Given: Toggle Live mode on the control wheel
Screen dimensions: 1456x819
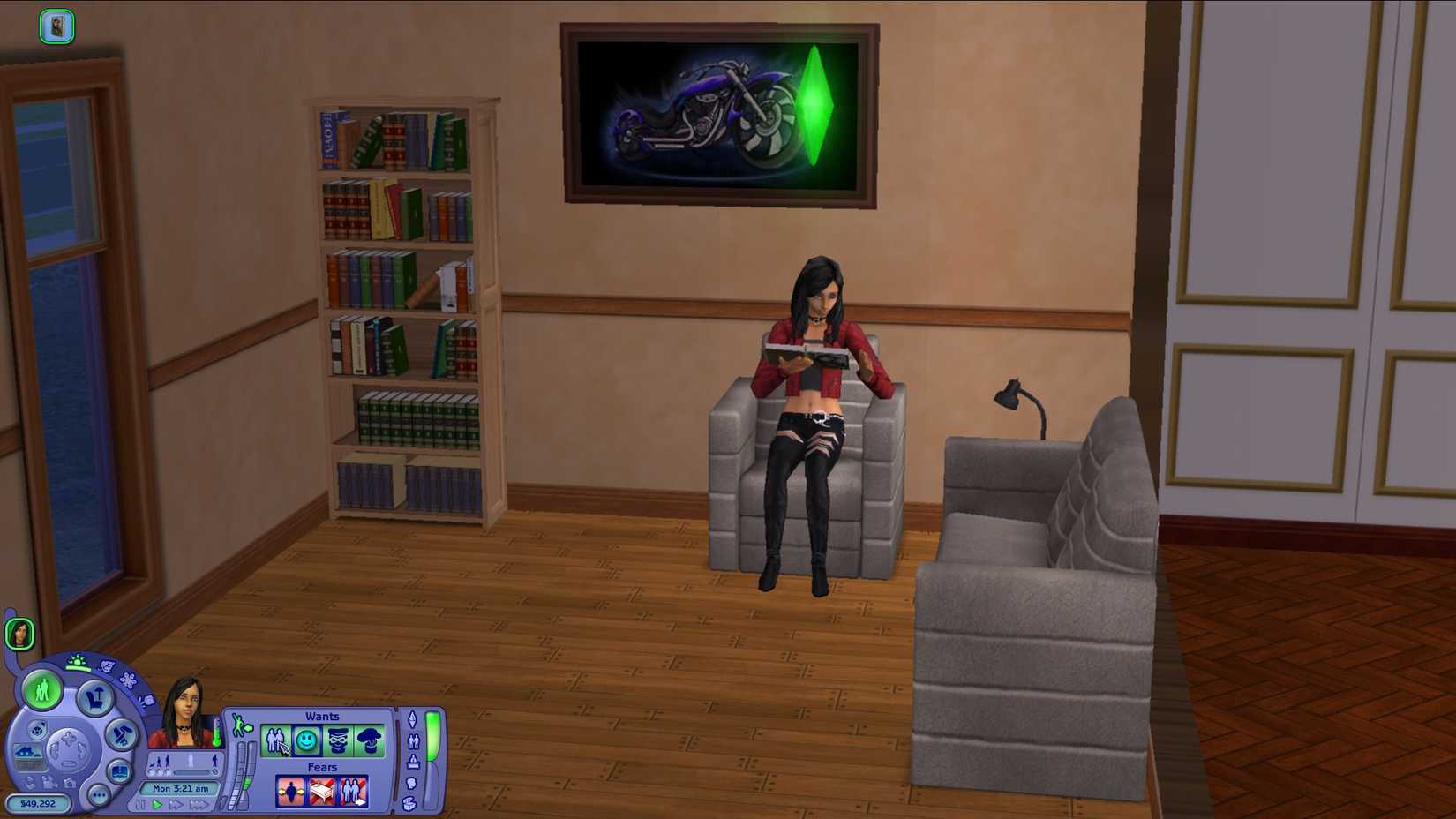Looking at the screenshot, I should click(x=41, y=693).
